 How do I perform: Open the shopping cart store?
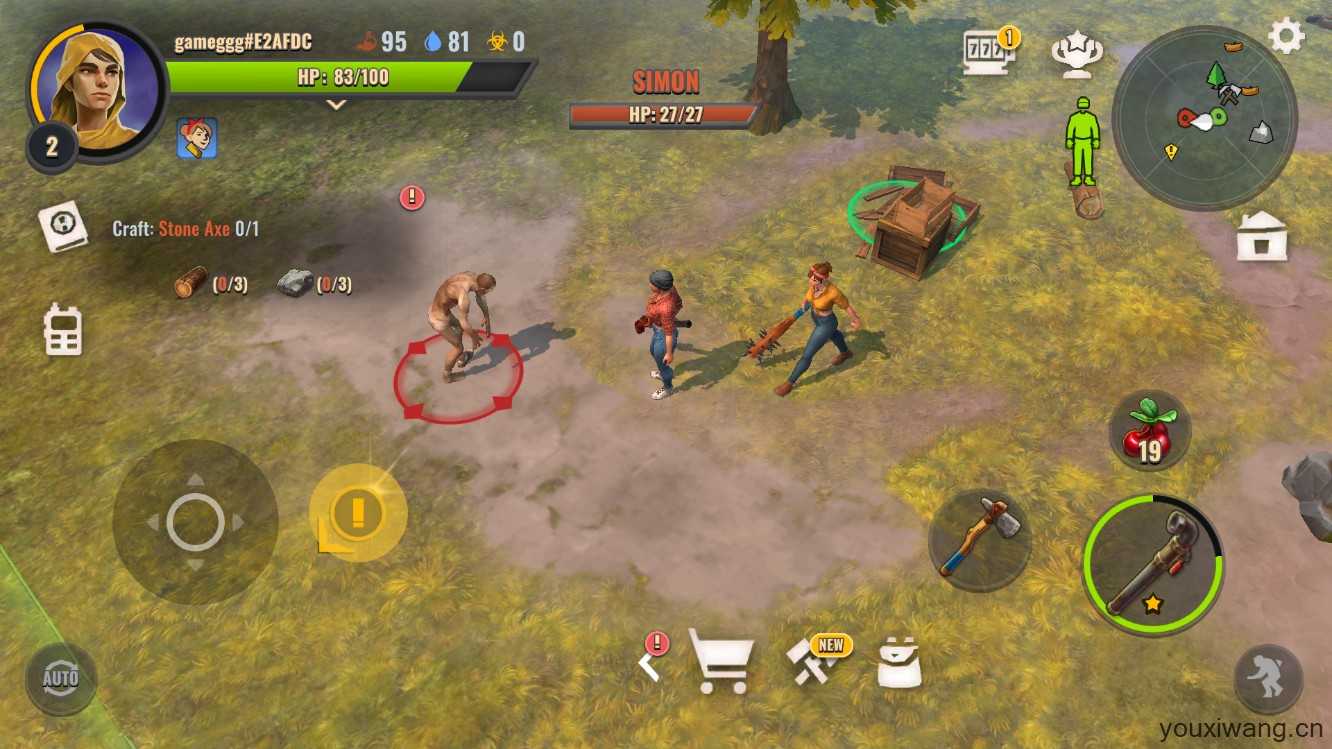click(x=720, y=661)
